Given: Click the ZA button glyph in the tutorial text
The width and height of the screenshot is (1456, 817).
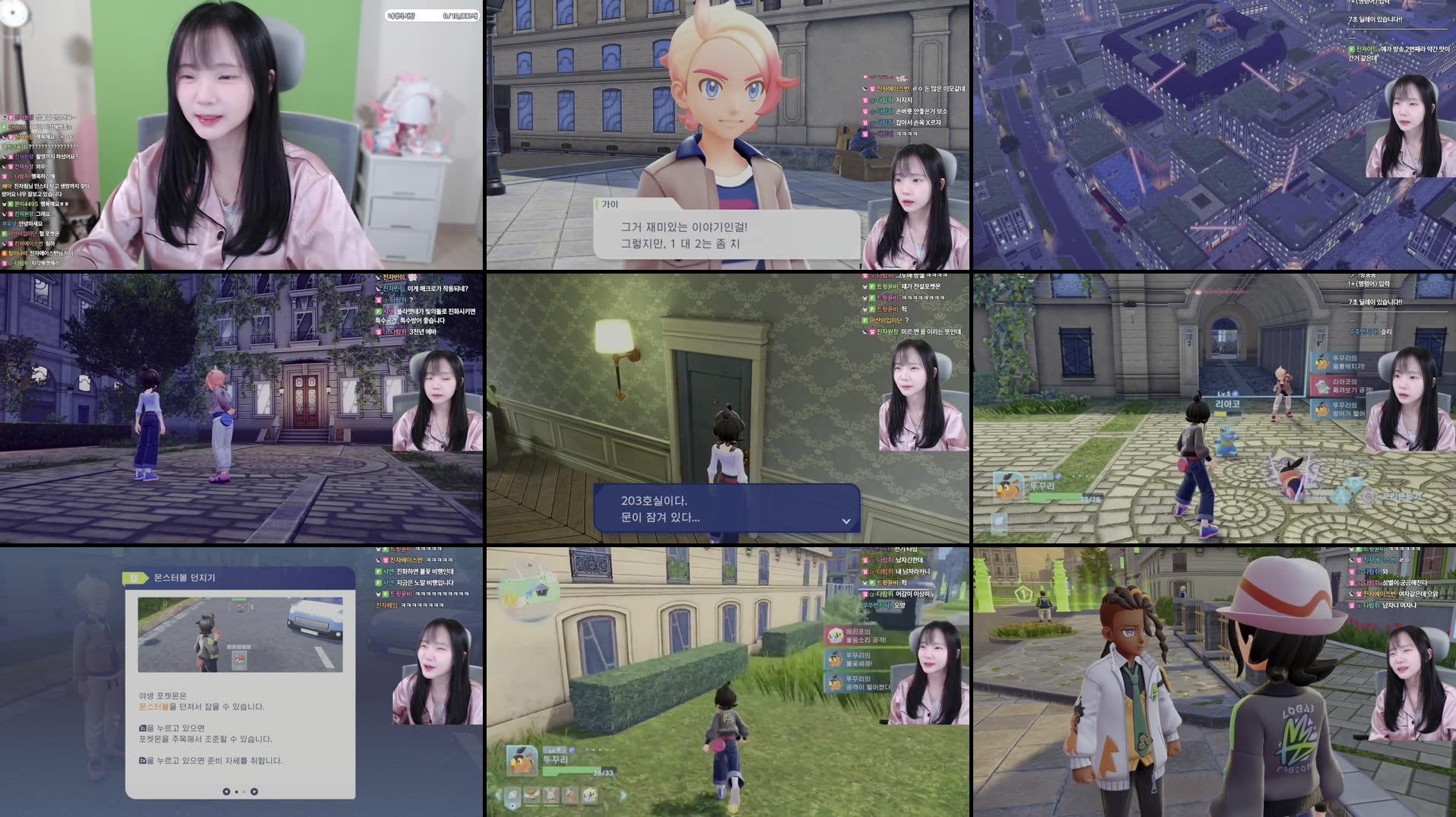Looking at the screenshot, I should coord(144,761).
